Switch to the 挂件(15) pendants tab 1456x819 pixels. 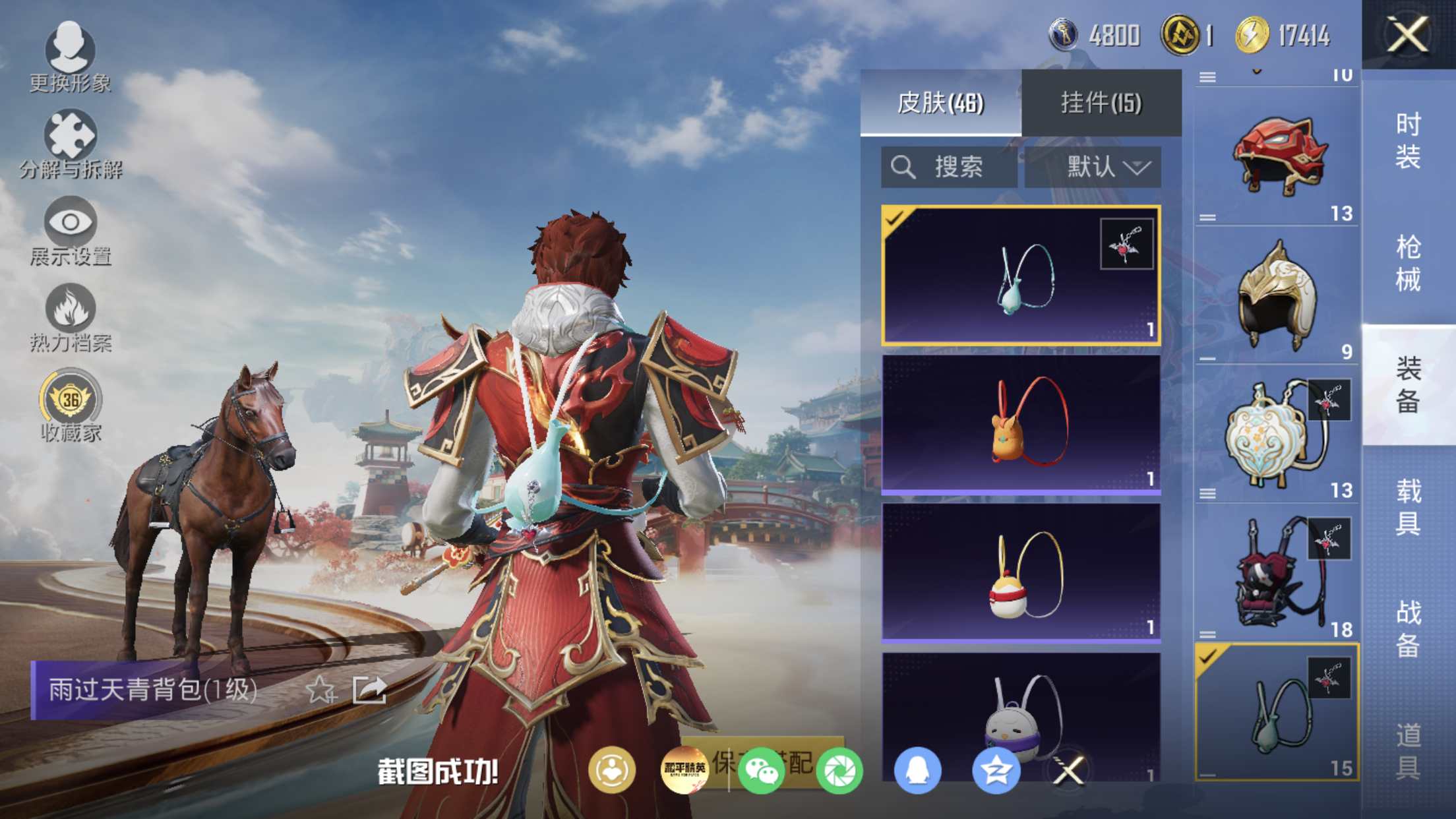point(1101,103)
